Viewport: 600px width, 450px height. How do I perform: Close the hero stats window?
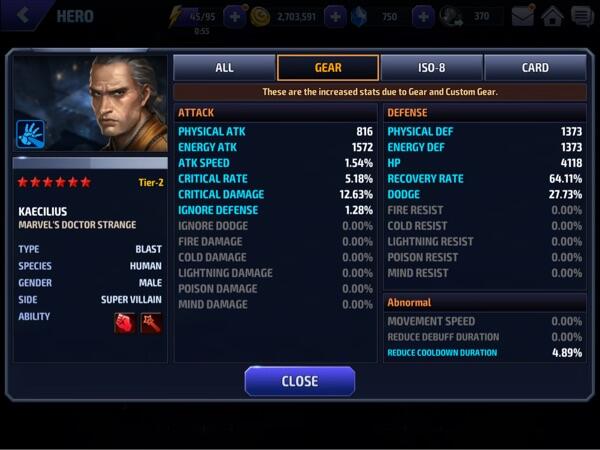tap(299, 381)
